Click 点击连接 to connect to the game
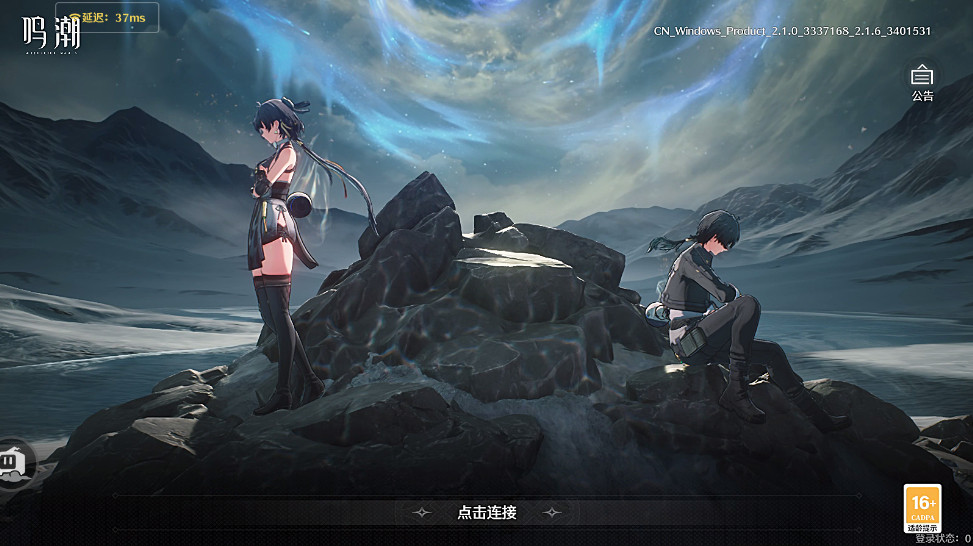This screenshot has height=546, width=973. pyautogui.click(x=487, y=512)
